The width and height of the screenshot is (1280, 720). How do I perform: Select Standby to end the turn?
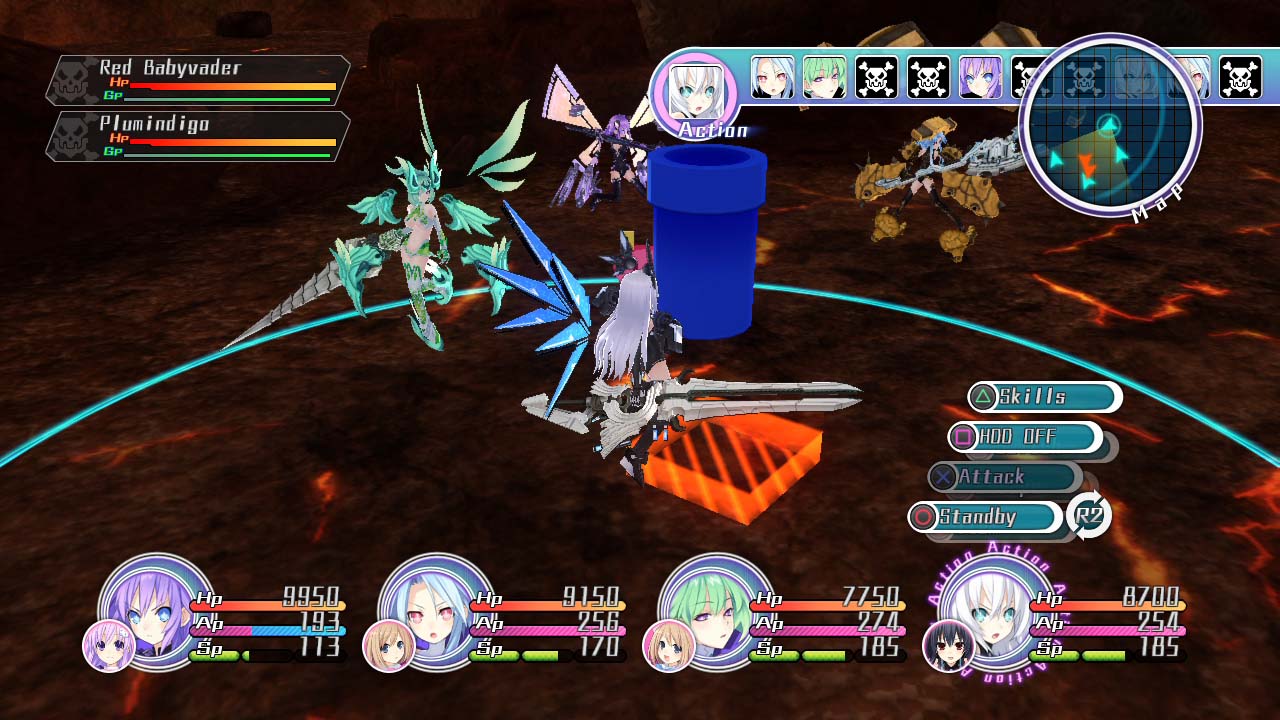click(x=985, y=517)
